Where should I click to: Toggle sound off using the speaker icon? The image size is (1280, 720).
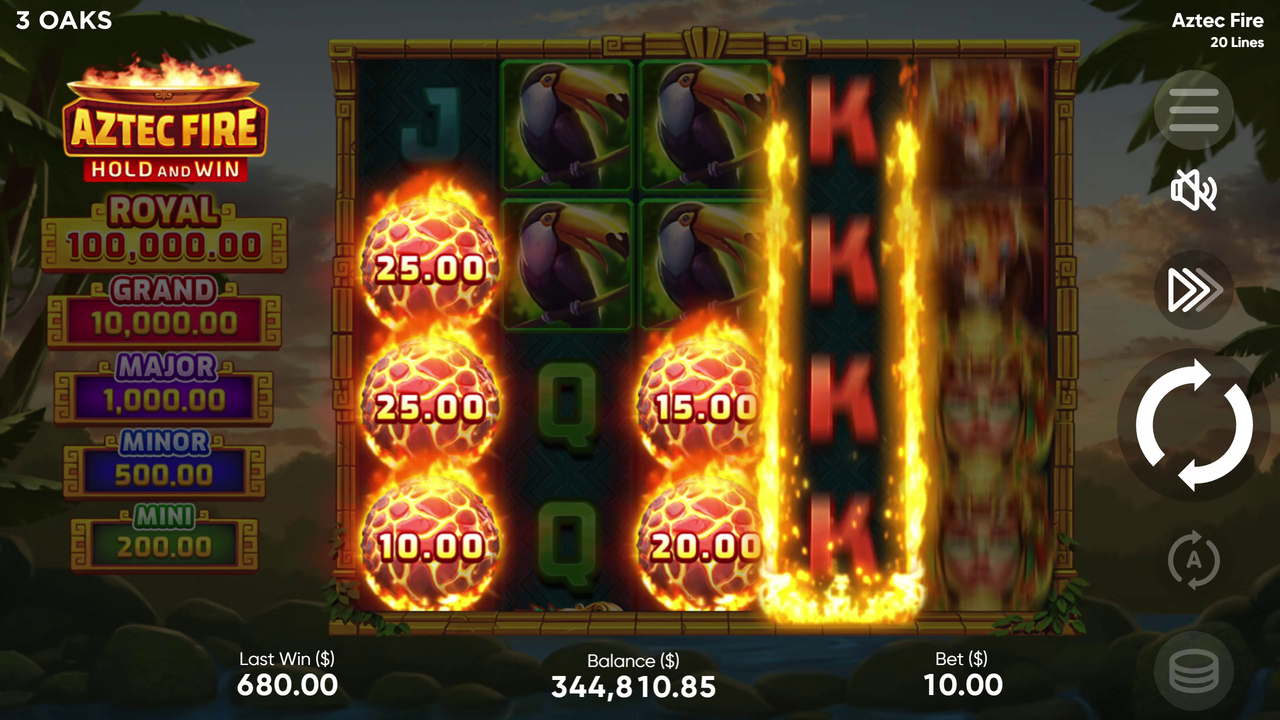coord(1193,191)
